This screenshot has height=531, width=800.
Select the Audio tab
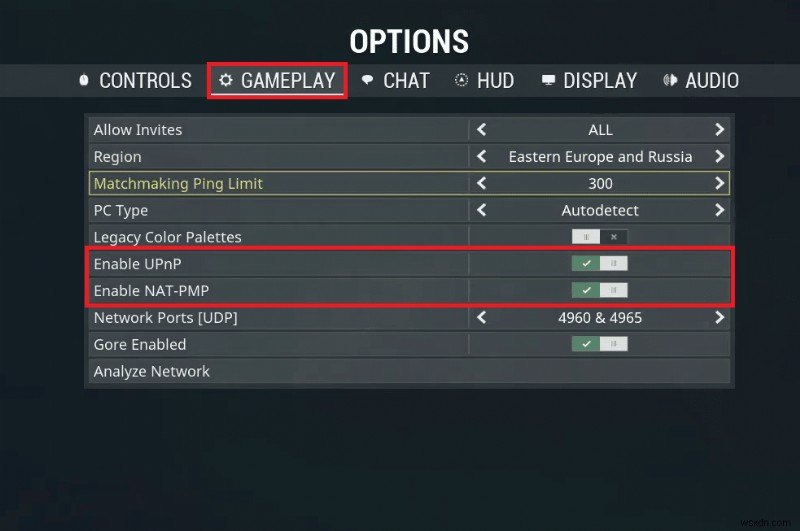(701, 81)
